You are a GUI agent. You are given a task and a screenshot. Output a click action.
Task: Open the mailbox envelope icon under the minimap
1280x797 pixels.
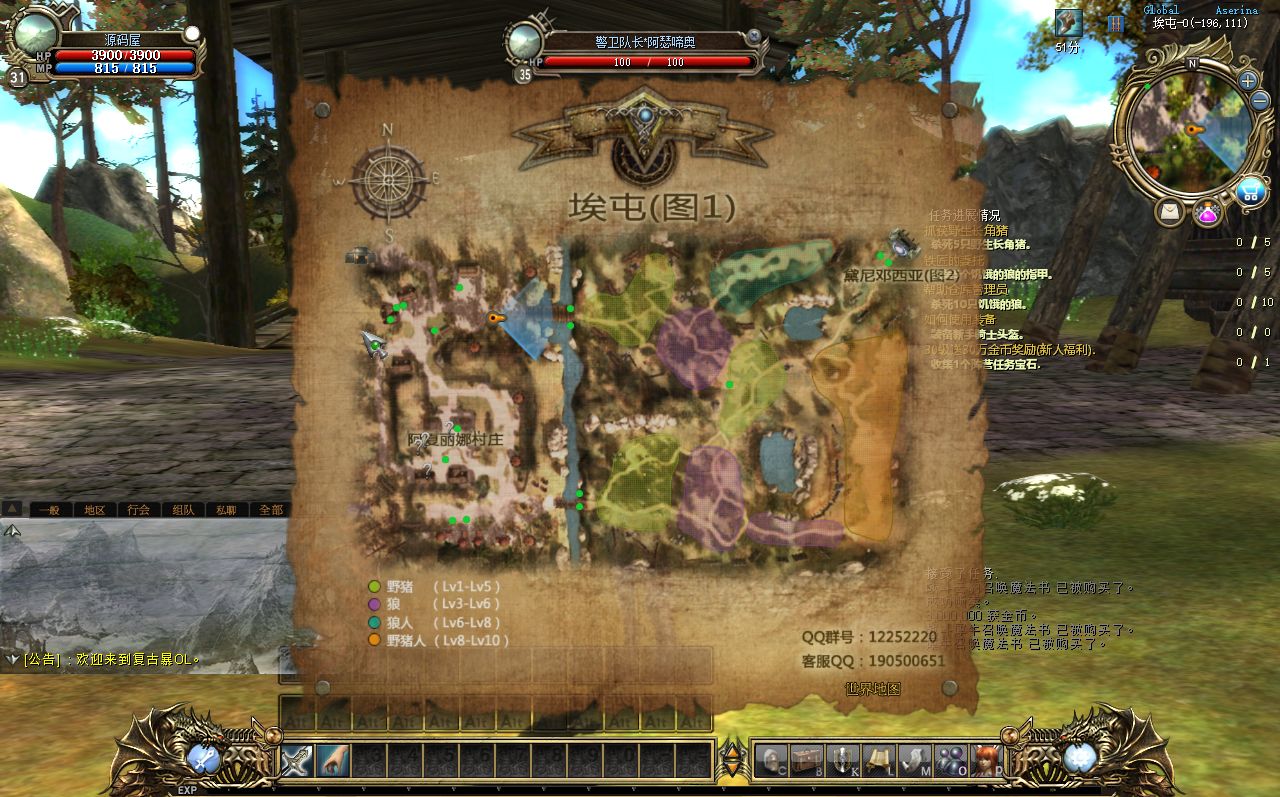[x=1168, y=211]
